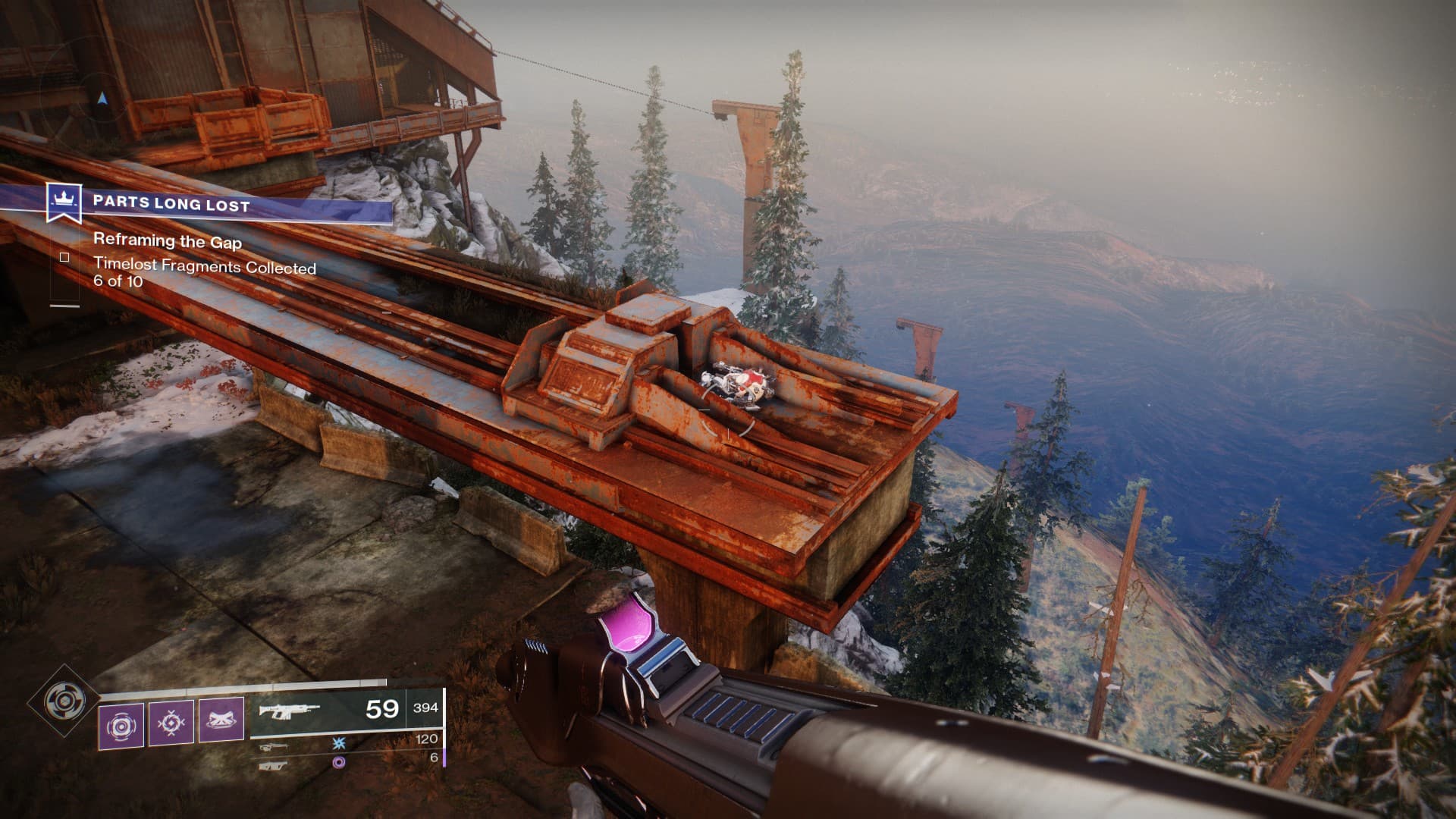
Task: Tick the Timelost Fragments objective checkbox
Action: [64, 258]
